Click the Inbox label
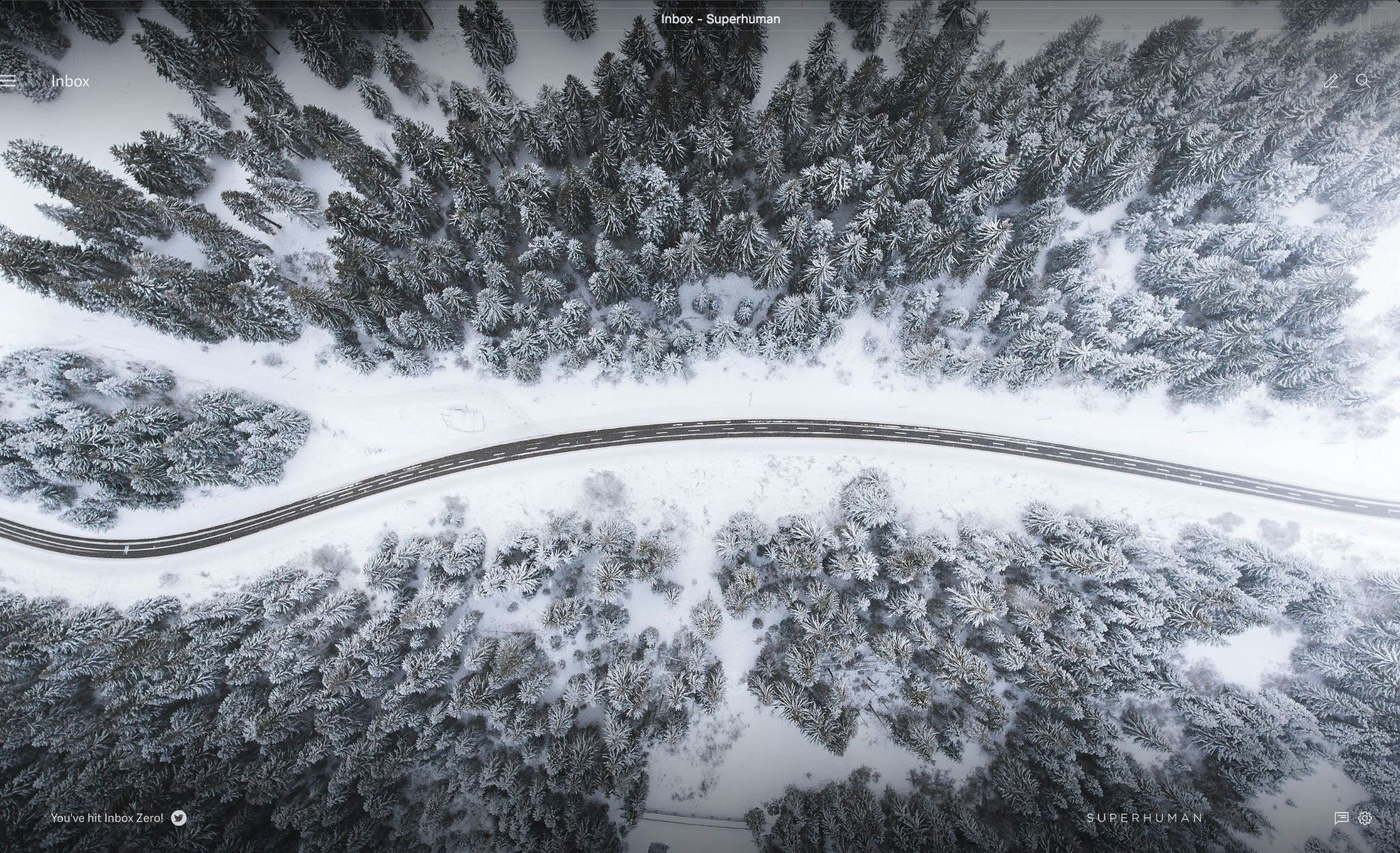The image size is (1400, 853). (70, 81)
